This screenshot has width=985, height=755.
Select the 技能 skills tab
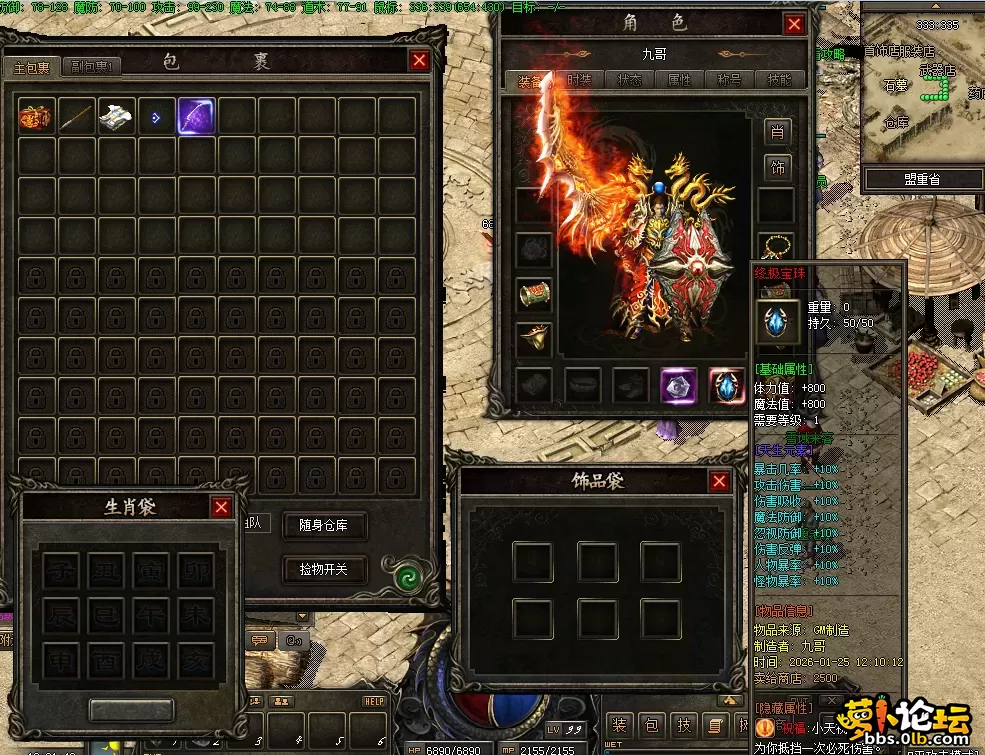[779, 80]
